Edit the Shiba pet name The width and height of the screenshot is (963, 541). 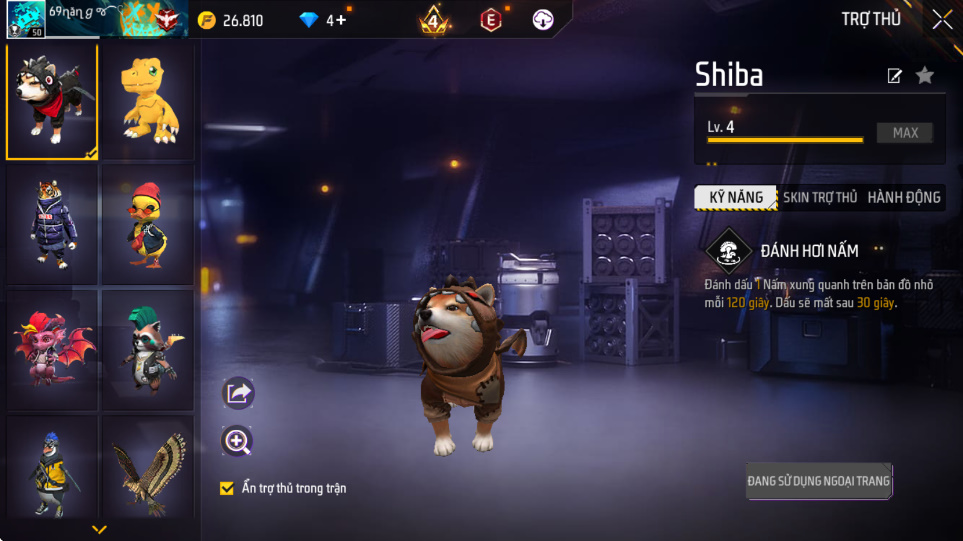coord(895,76)
